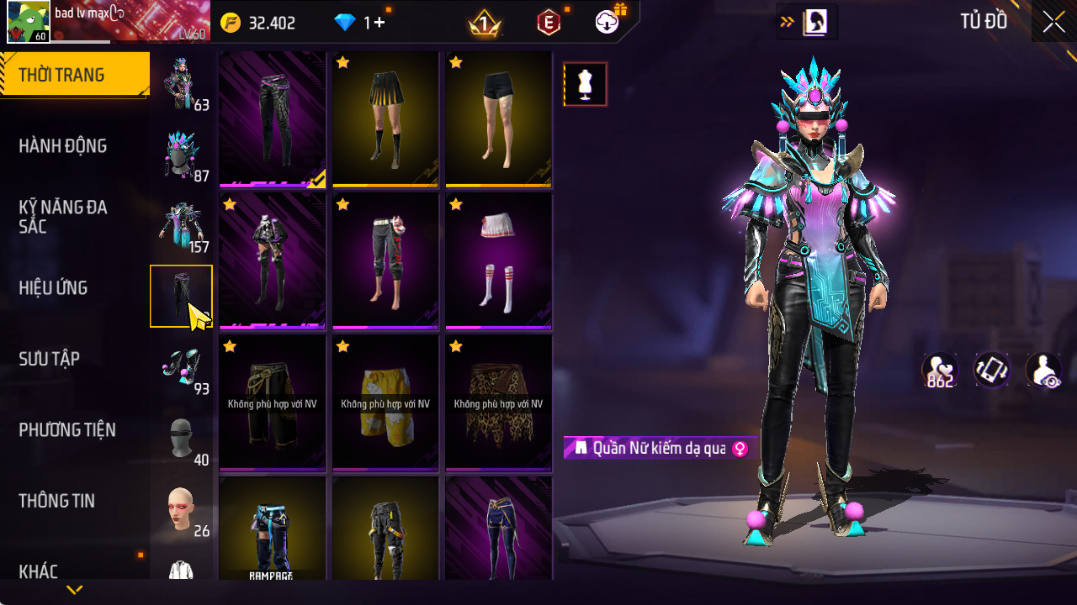Open the player profile avatar
This screenshot has height=605, width=1077.
coord(28,22)
